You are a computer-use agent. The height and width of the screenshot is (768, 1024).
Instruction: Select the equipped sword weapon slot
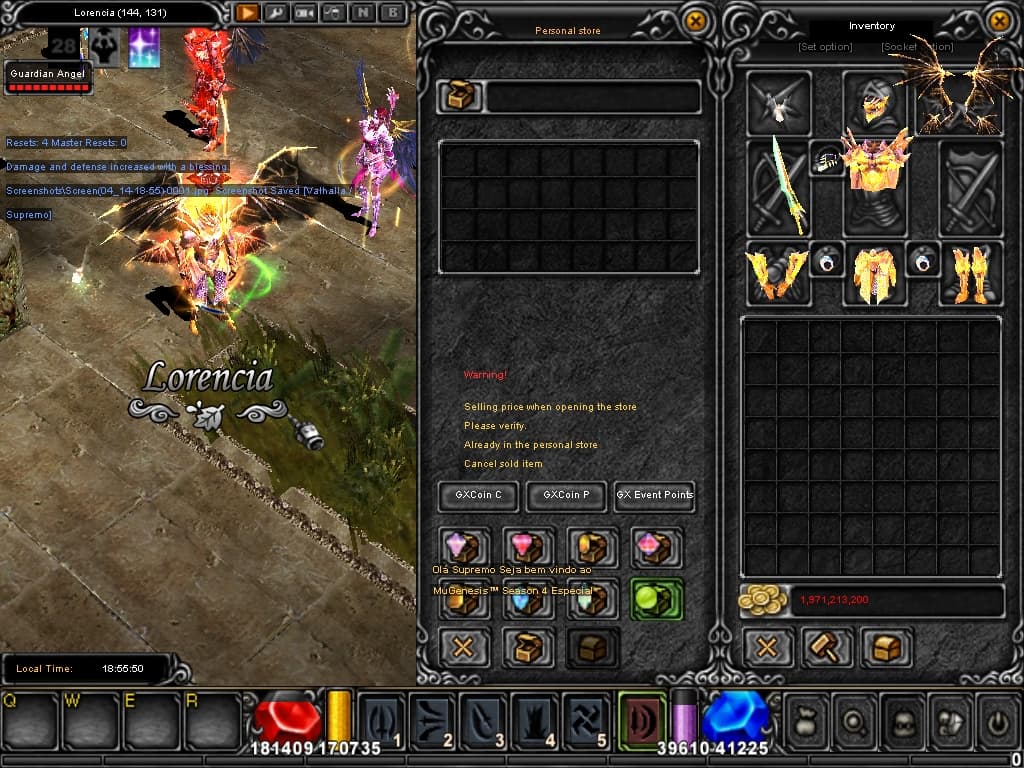(778, 189)
